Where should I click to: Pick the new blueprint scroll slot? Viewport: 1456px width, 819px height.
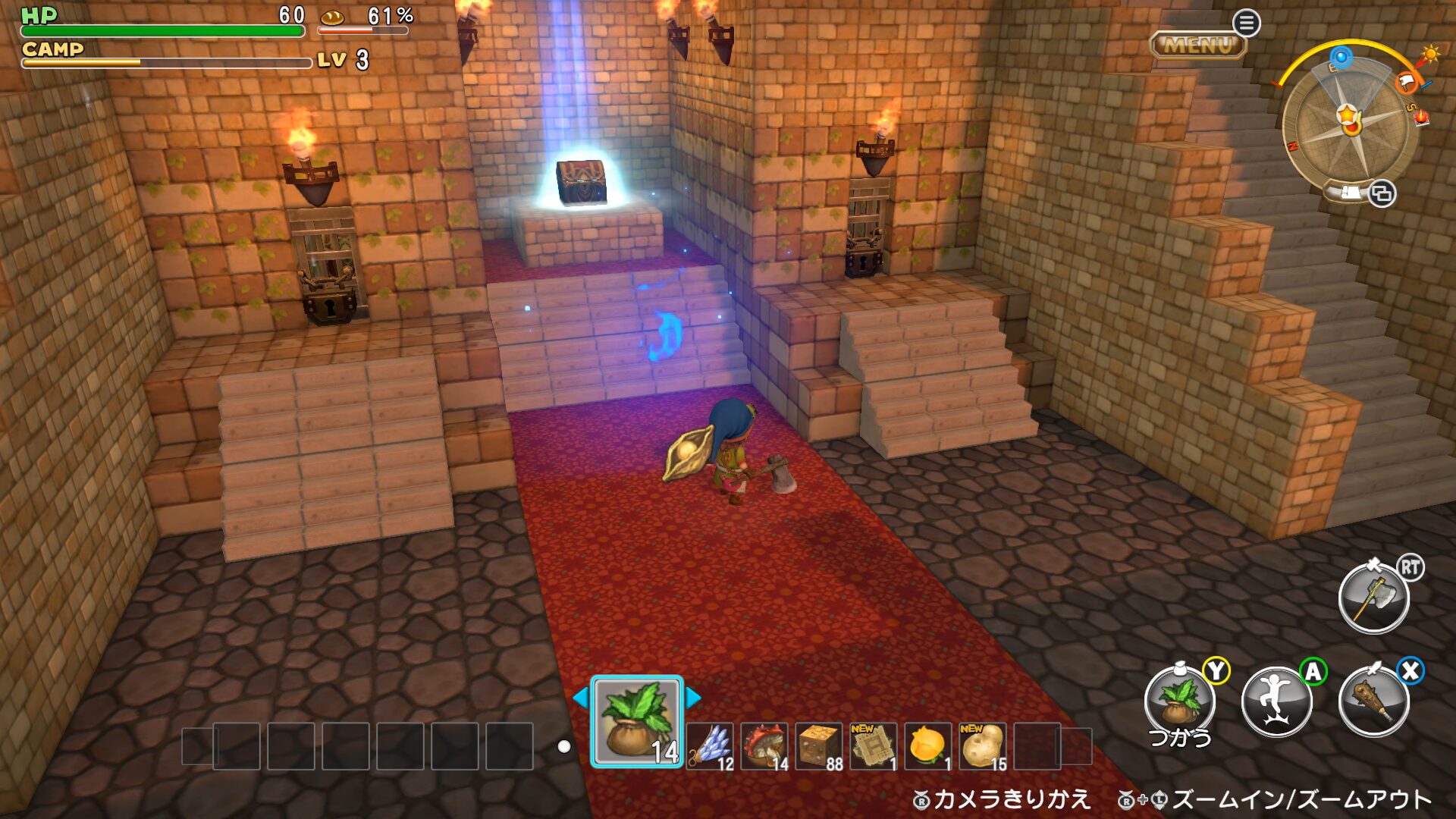[x=874, y=746]
